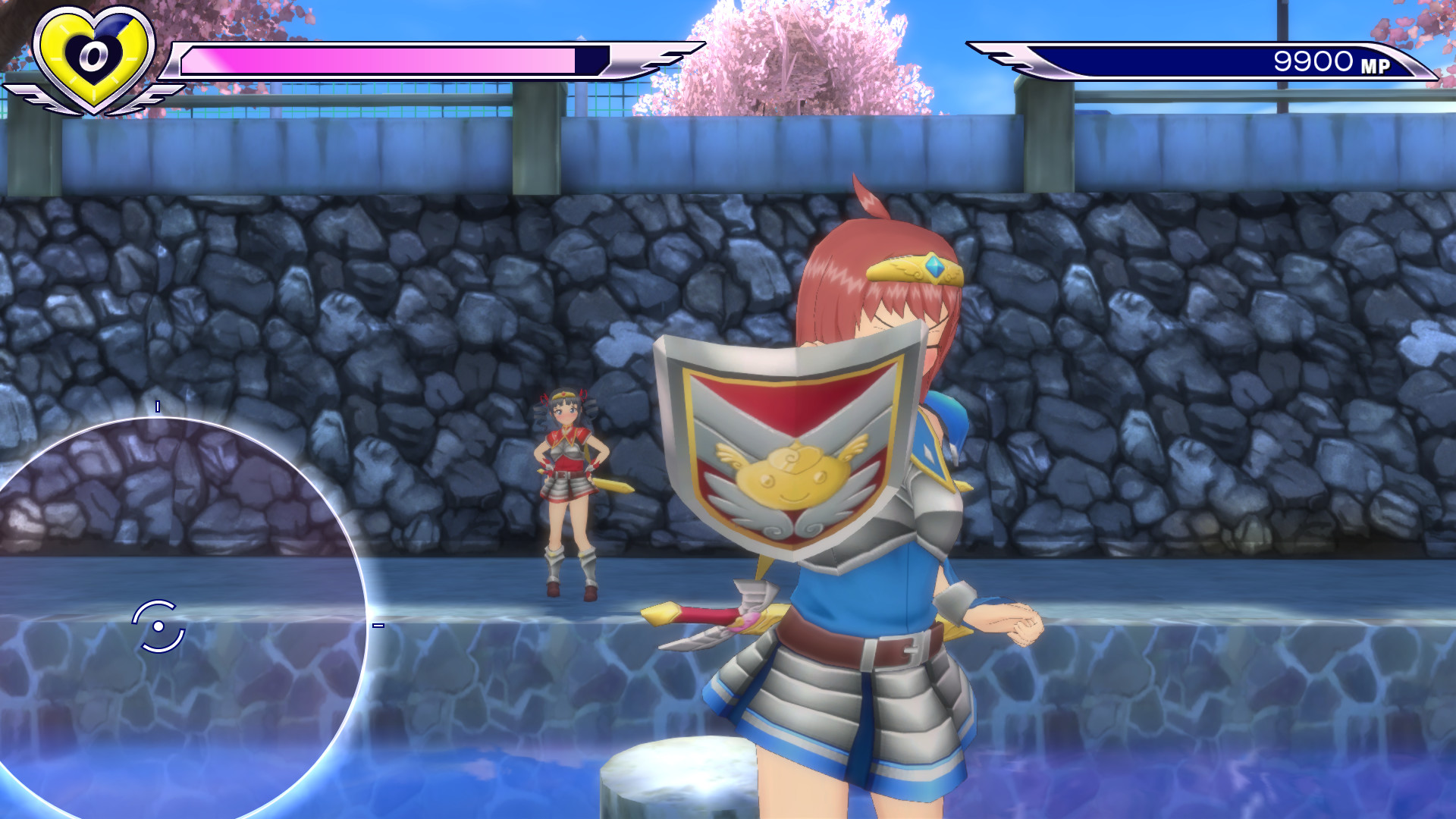Click the yellow heart crystal counter icon
The width and height of the screenshot is (1456, 819).
(91, 55)
